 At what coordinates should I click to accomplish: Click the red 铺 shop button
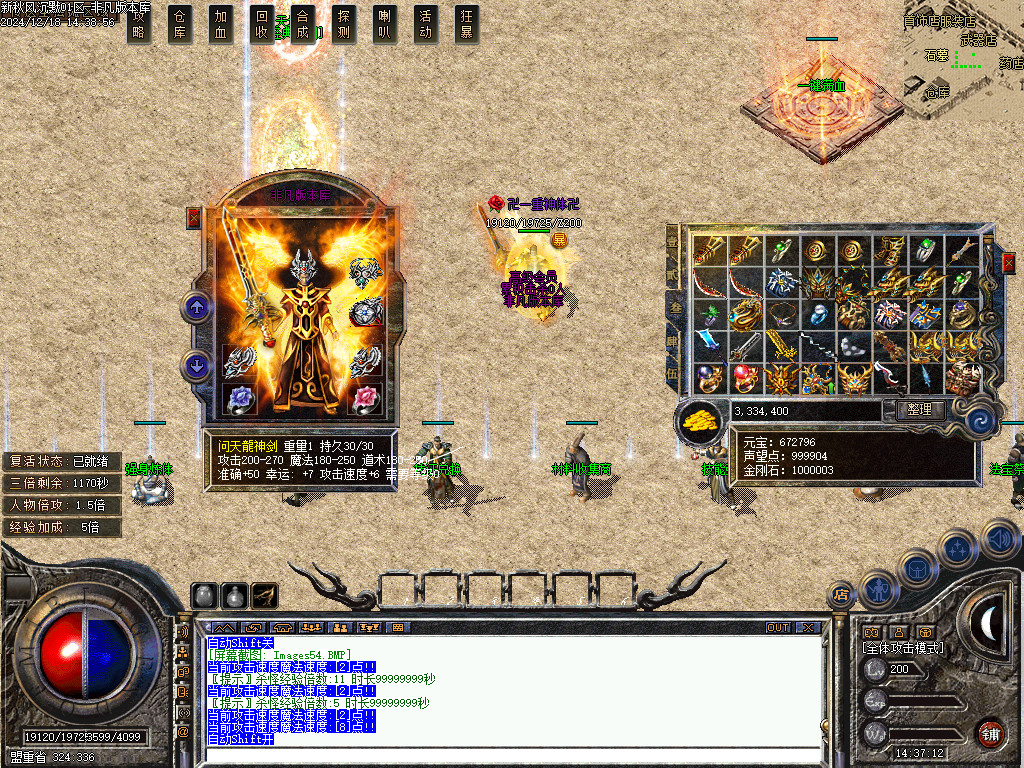pyautogui.click(x=990, y=733)
